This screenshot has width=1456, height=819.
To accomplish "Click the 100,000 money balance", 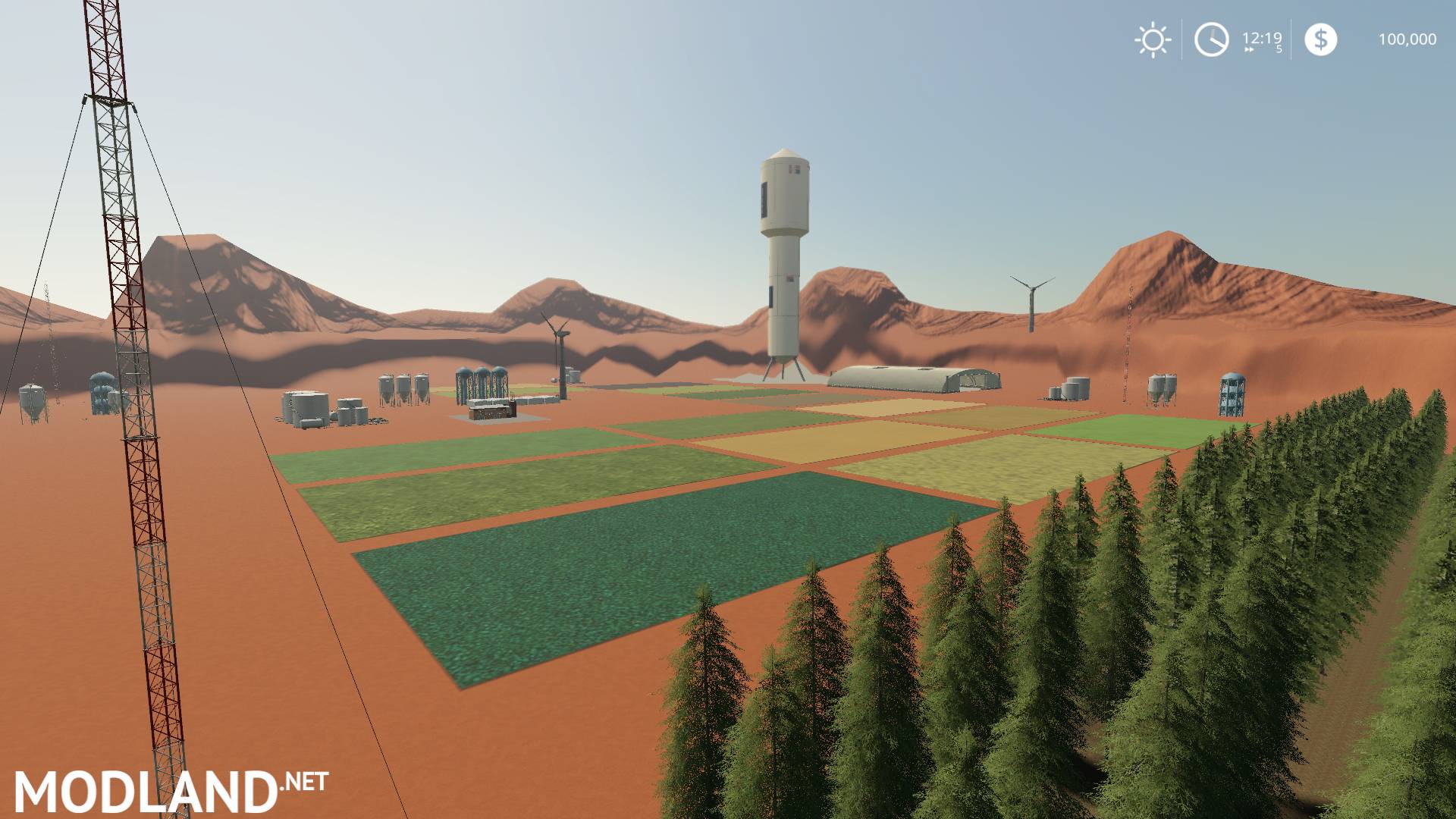I will coord(1407,39).
